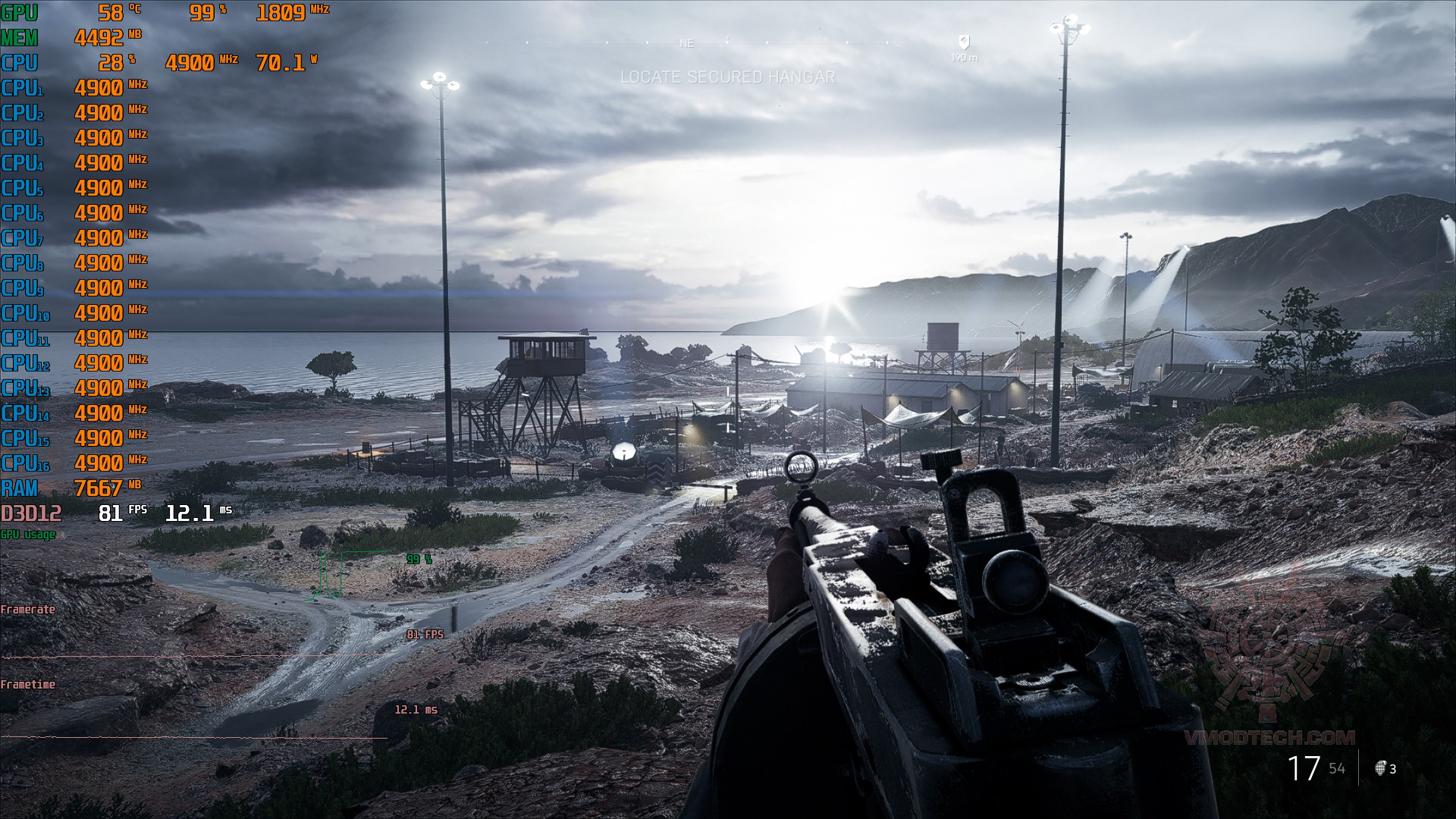Viewport: 1456px width, 819px height.
Task: Click the objective marker showing 190 m
Action: pyautogui.click(x=964, y=43)
